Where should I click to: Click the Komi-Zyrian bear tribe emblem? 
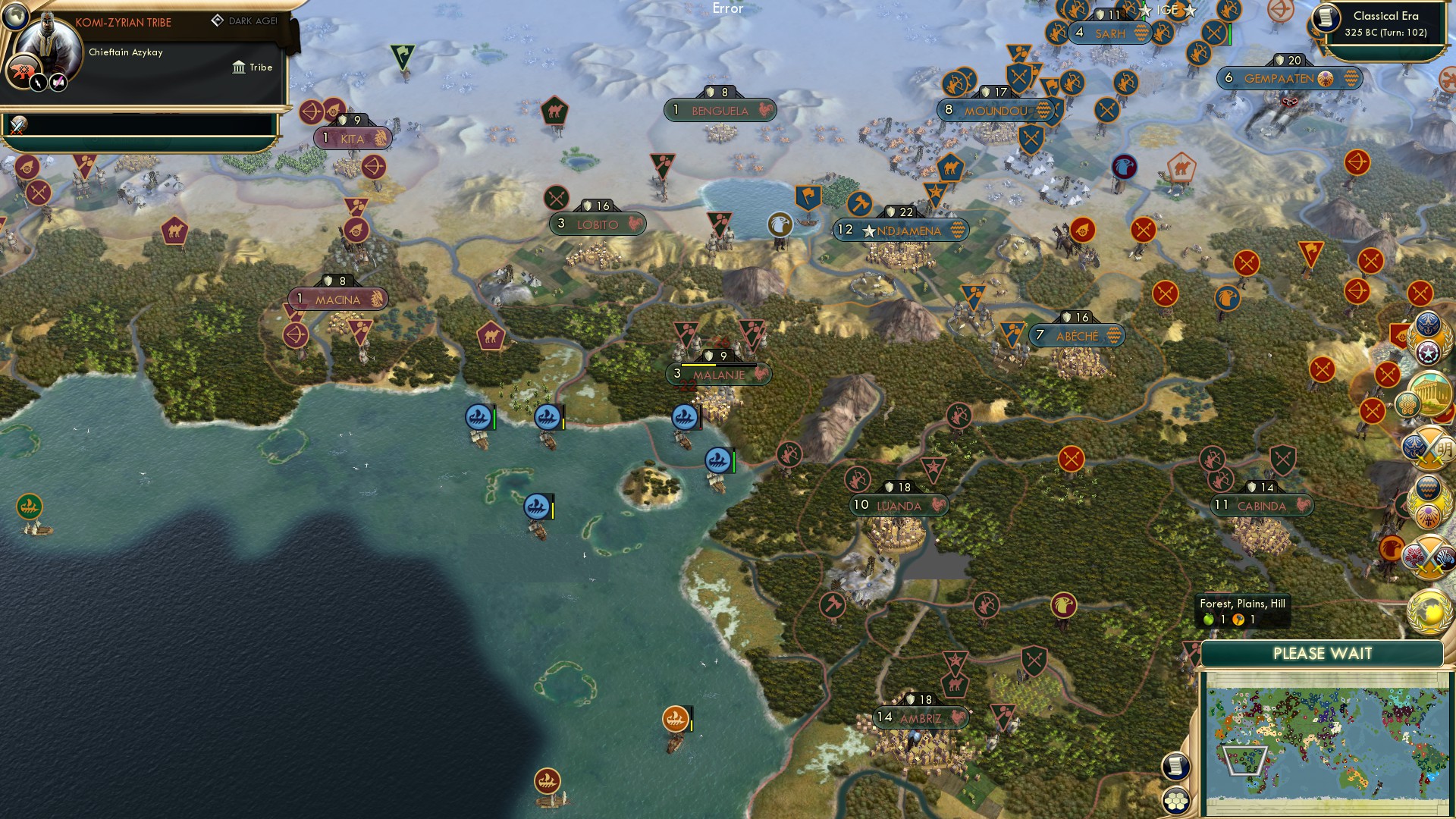coord(24,71)
